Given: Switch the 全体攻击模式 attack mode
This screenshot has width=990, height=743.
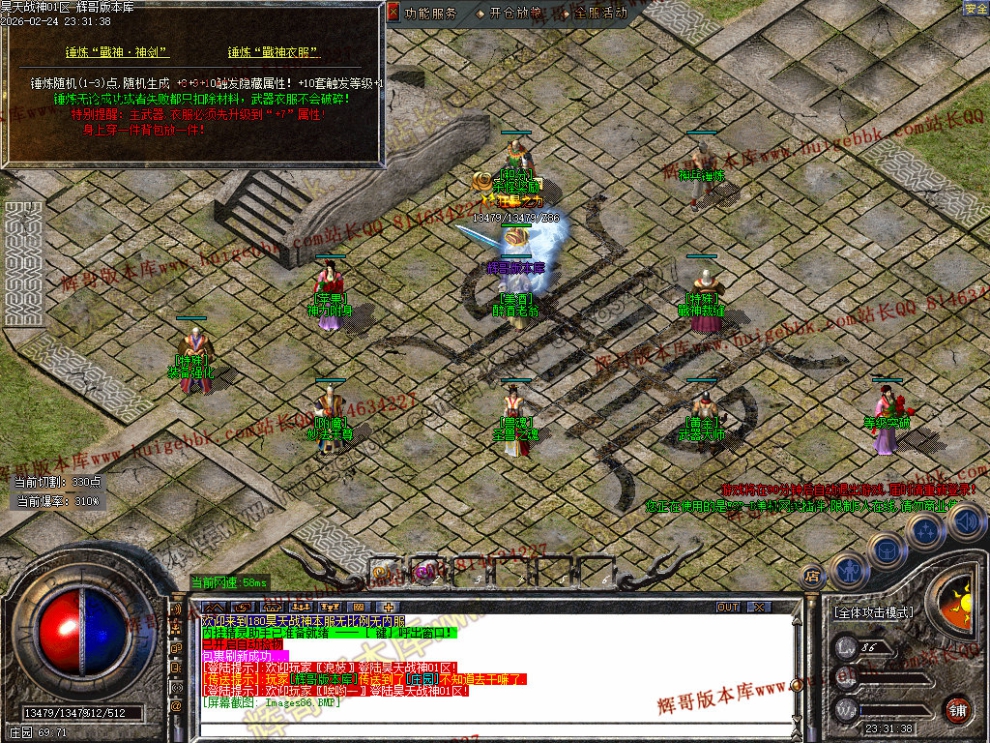Looking at the screenshot, I should point(871,611).
